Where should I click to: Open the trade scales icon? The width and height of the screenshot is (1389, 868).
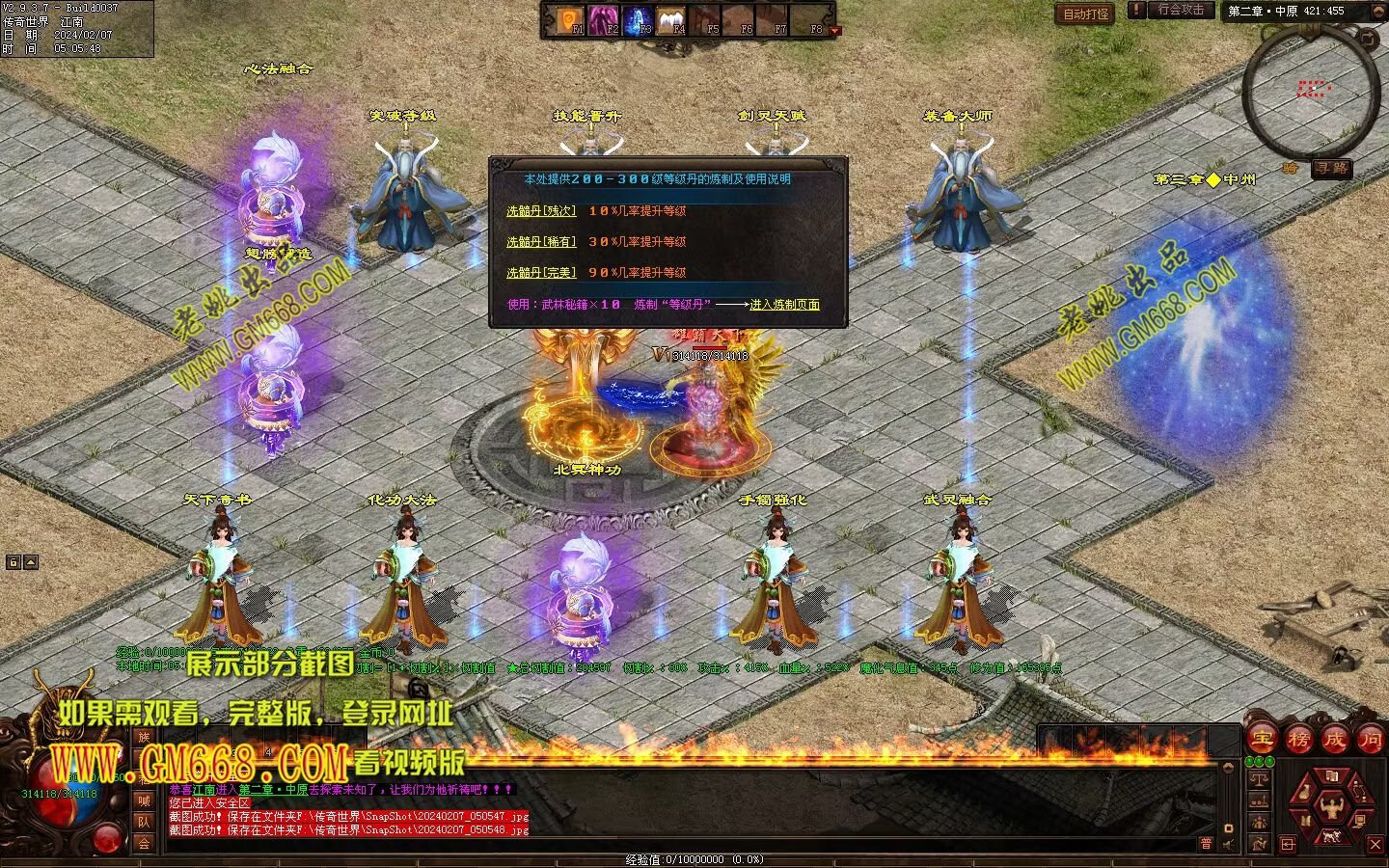coord(1259,779)
